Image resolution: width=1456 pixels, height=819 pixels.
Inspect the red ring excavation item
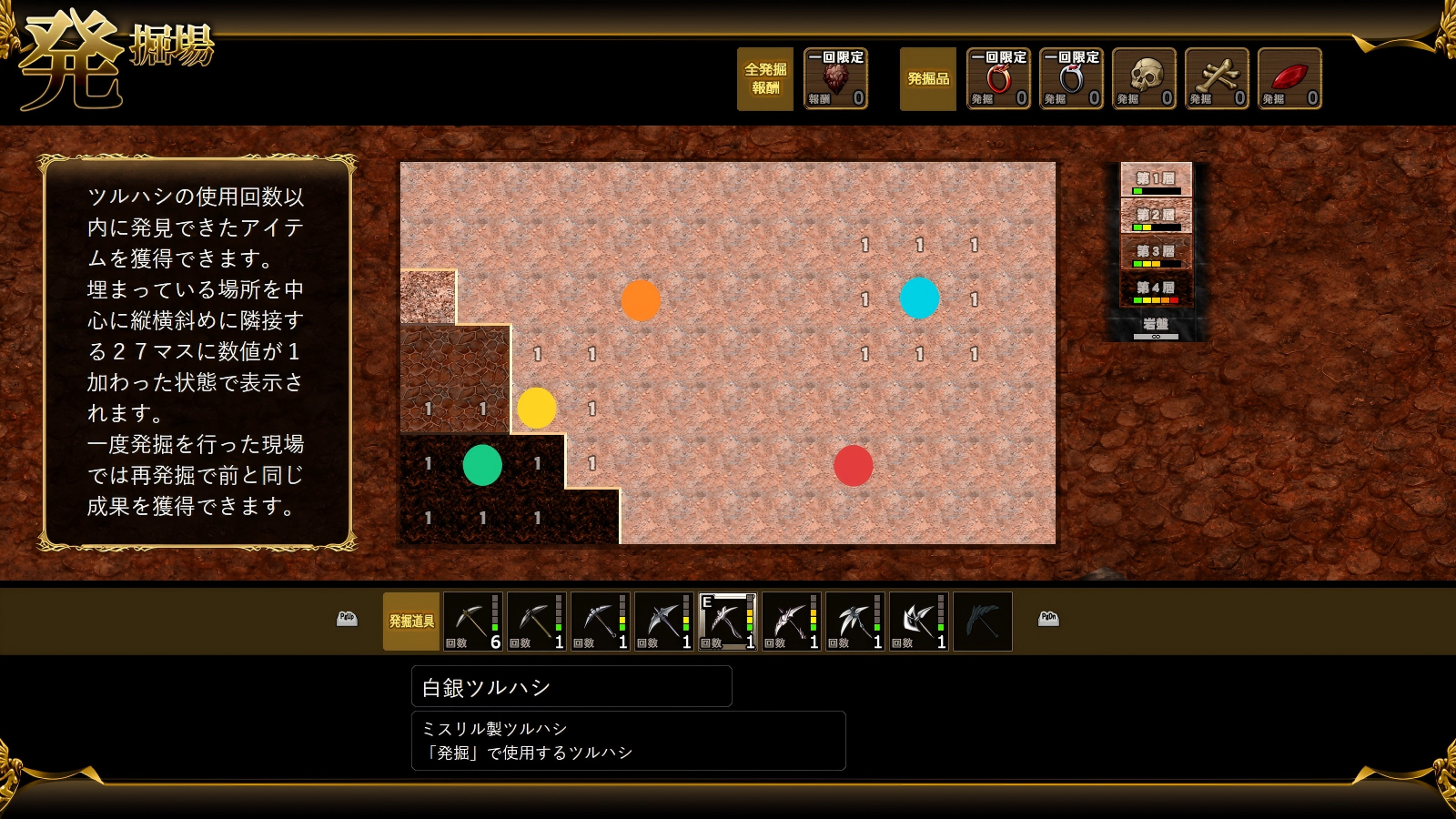(x=998, y=79)
